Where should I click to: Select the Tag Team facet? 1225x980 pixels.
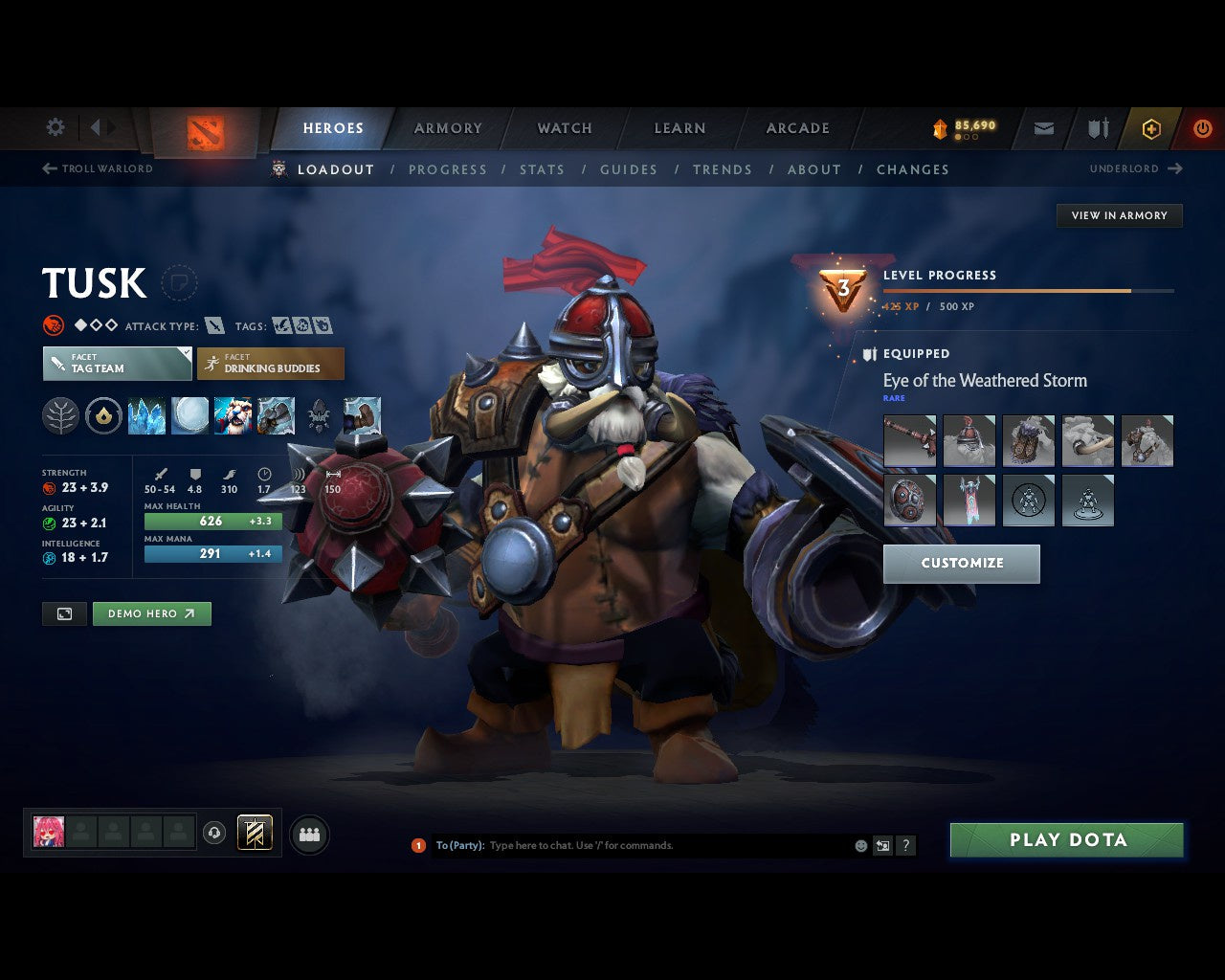pyautogui.click(x=116, y=364)
